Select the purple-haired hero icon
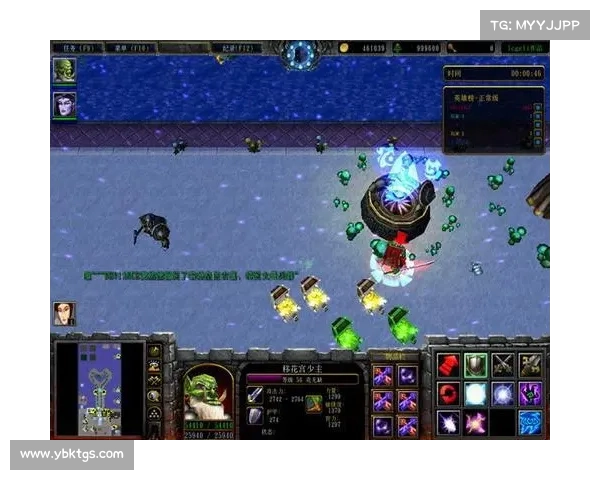This screenshot has height=480, width=600. click(x=64, y=104)
